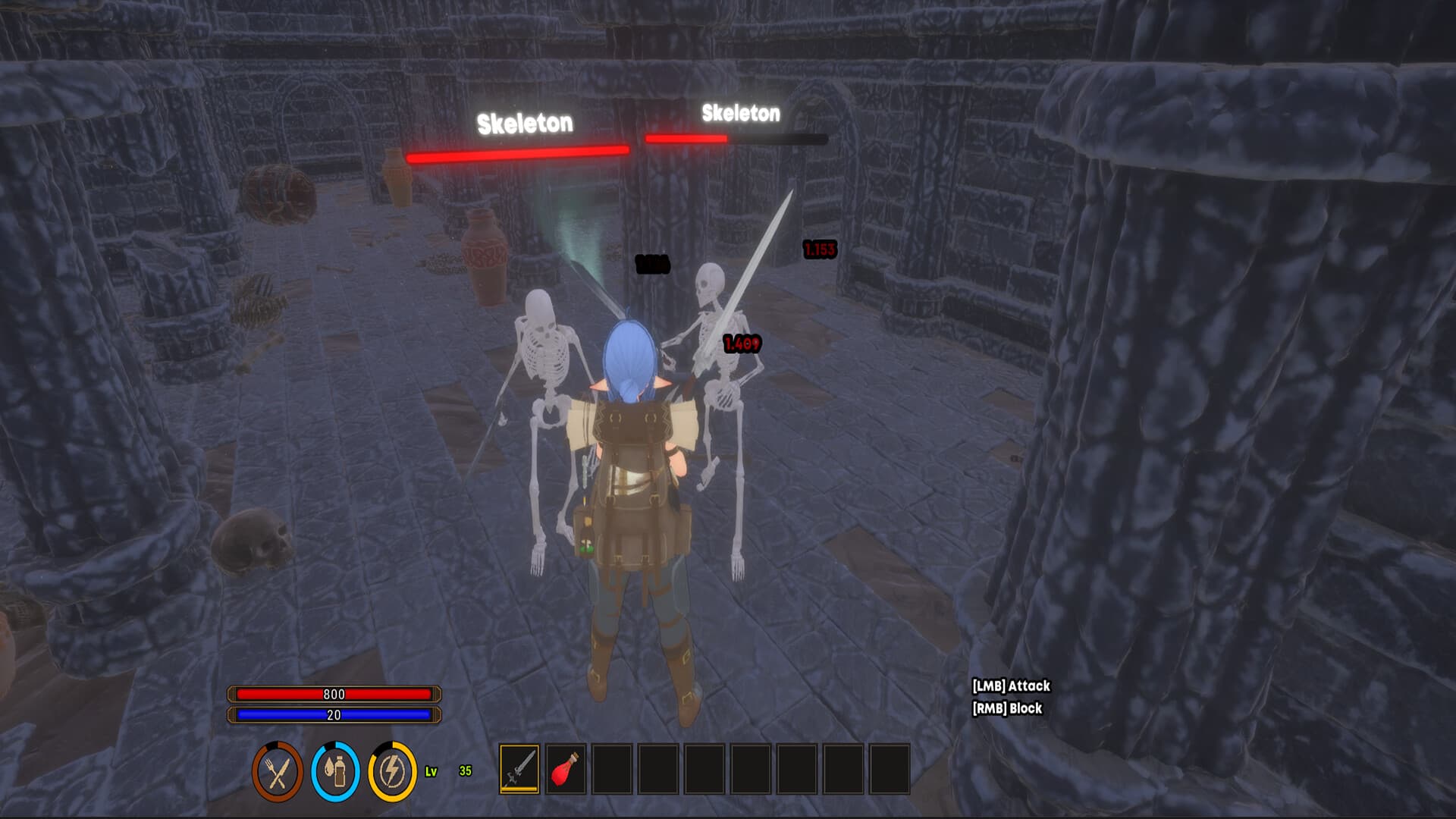1456x819 pixels.
Task: Click the blue mana bar showing 20
Action: (x=334, y=714)
